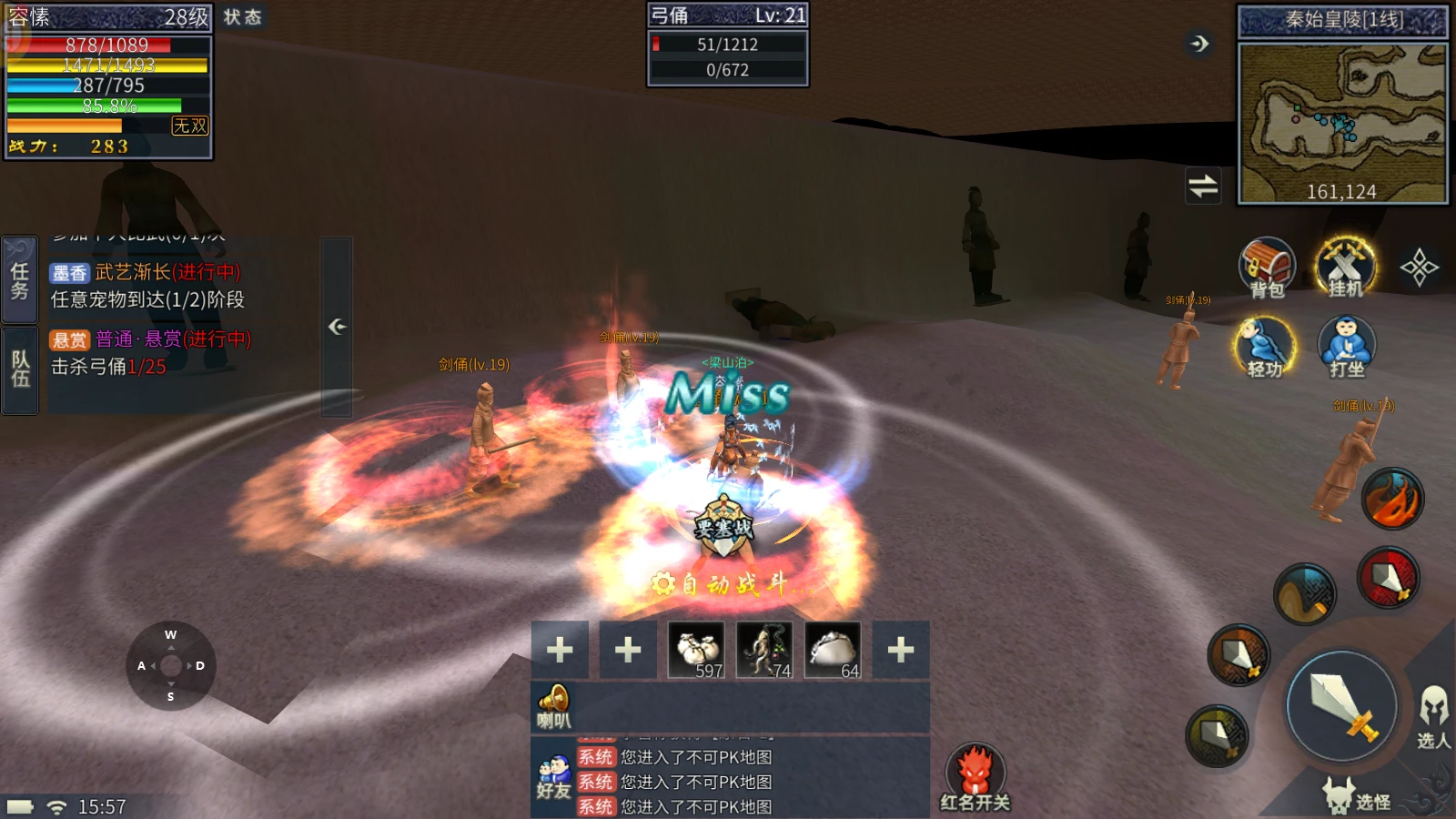Toggle the 挂机 auto-battle icon
The height and width of the screenshot is (819, 1456).
coord(1346,268)
